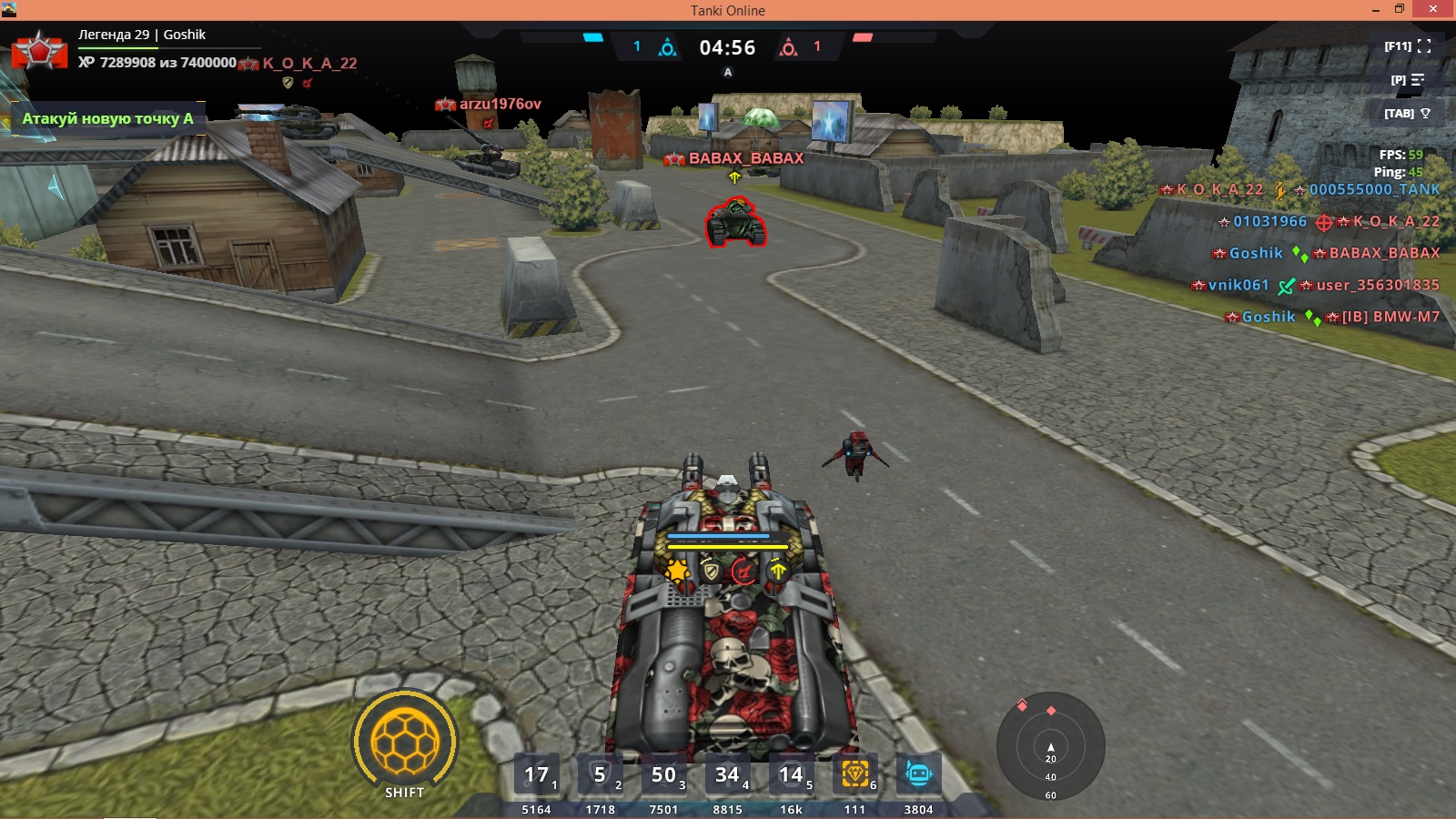
Task: Drop the gold box supply in slot 6
Action: 855,774
